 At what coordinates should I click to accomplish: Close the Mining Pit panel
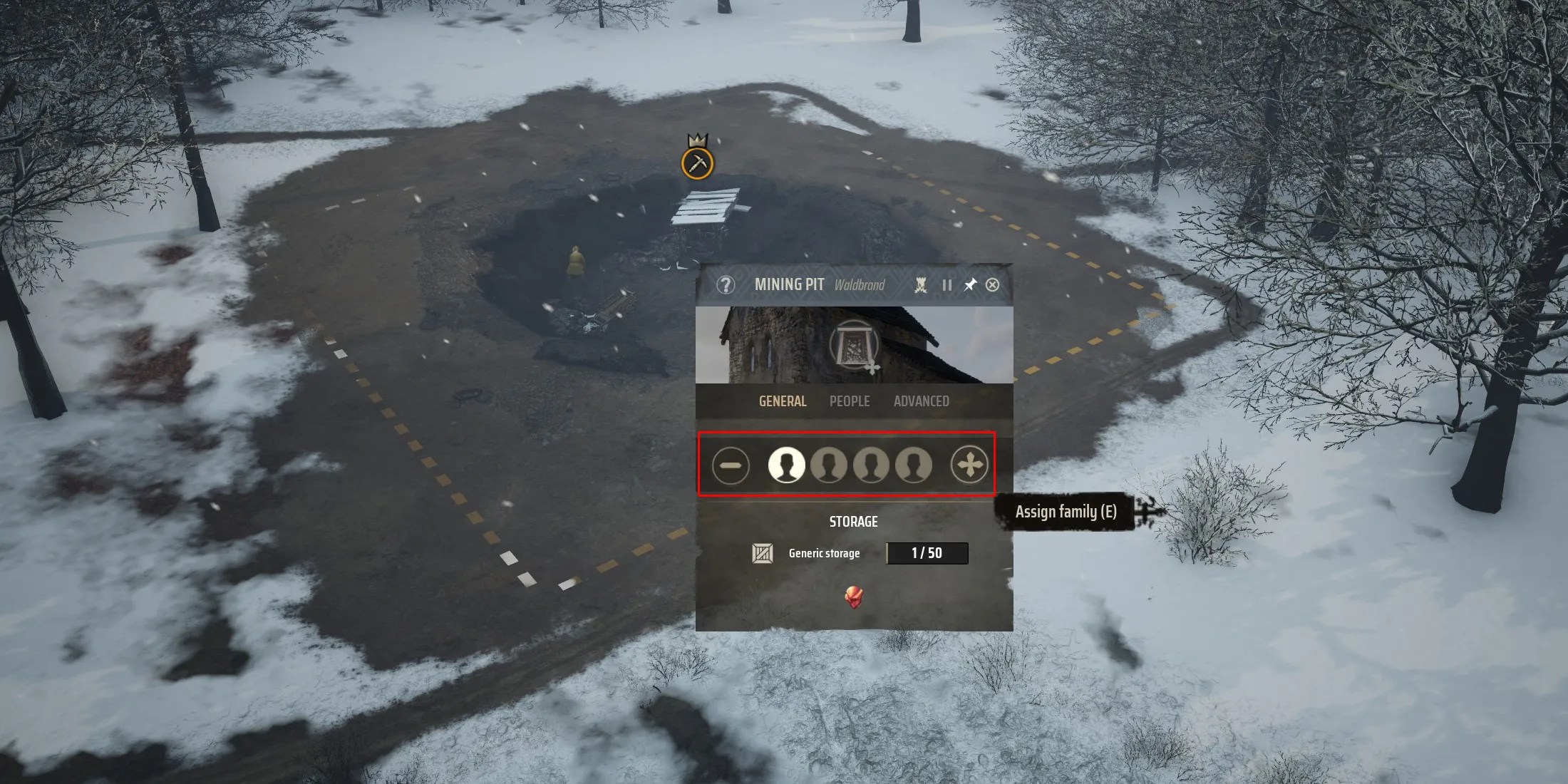pos(992,285)
